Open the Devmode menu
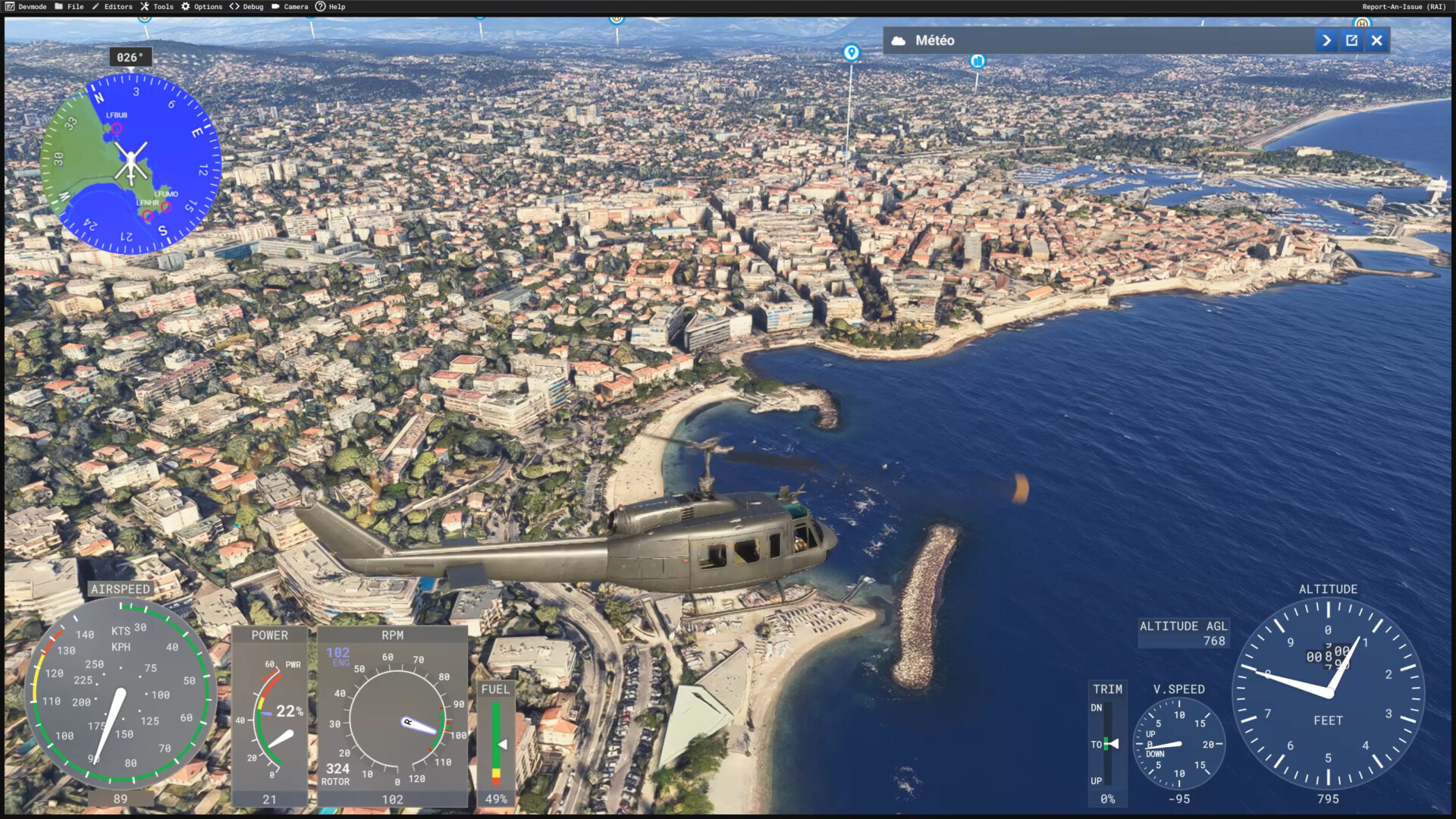This screenshot has height=819, width=1456. click(26, 7)
